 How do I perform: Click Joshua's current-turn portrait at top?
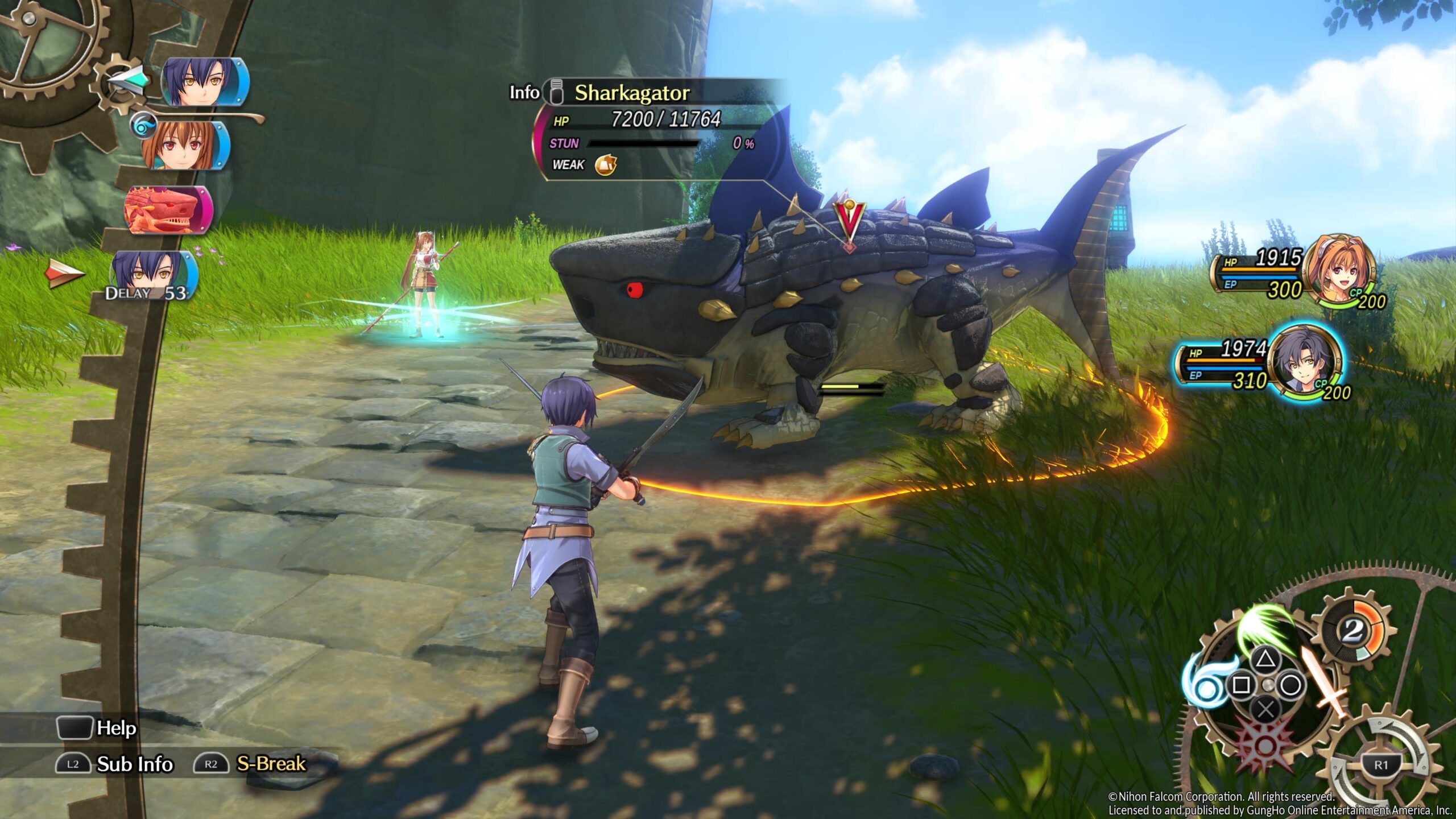pos(203,82)
